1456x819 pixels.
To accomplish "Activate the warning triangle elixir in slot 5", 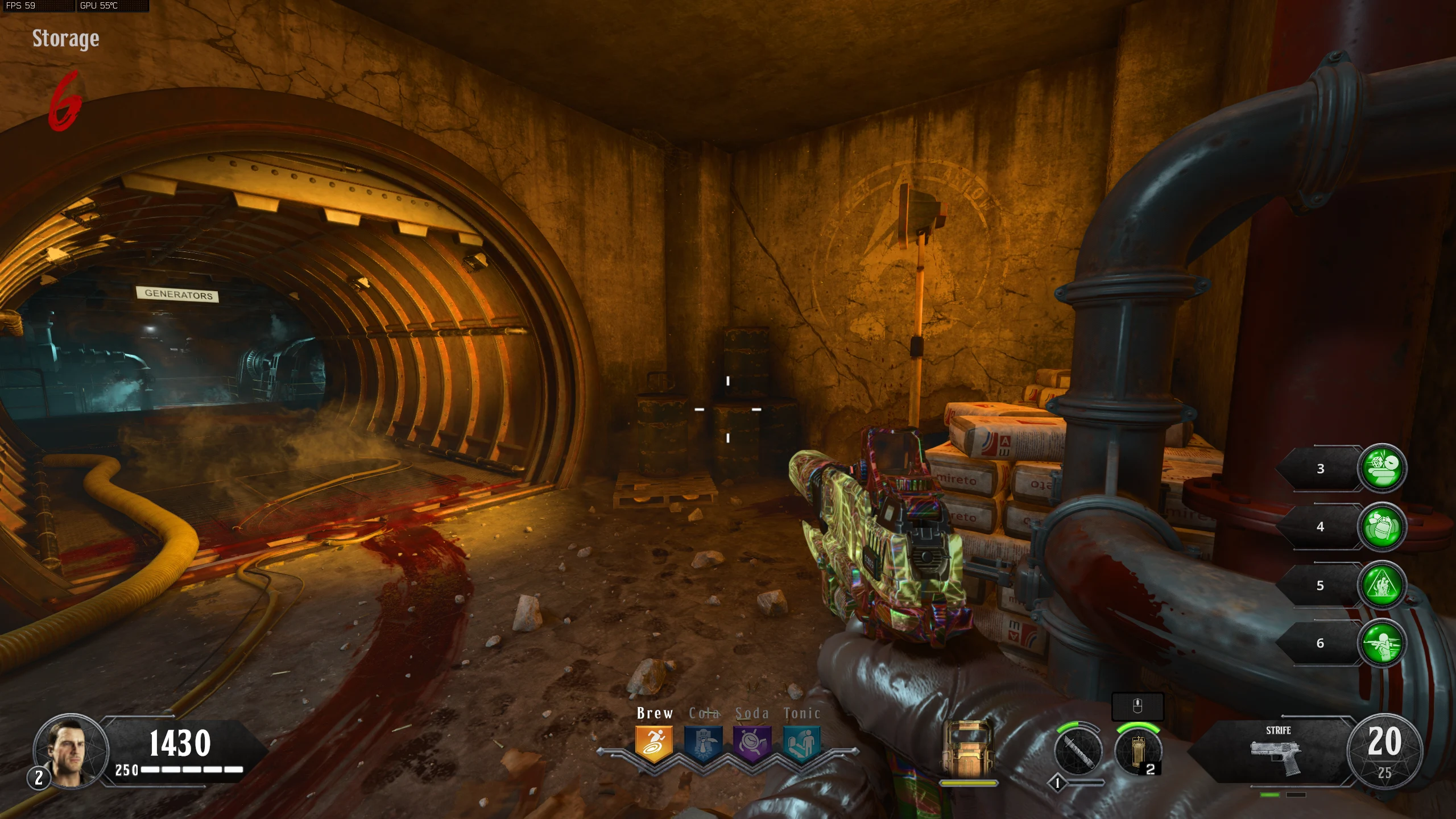I will 1382,585.
